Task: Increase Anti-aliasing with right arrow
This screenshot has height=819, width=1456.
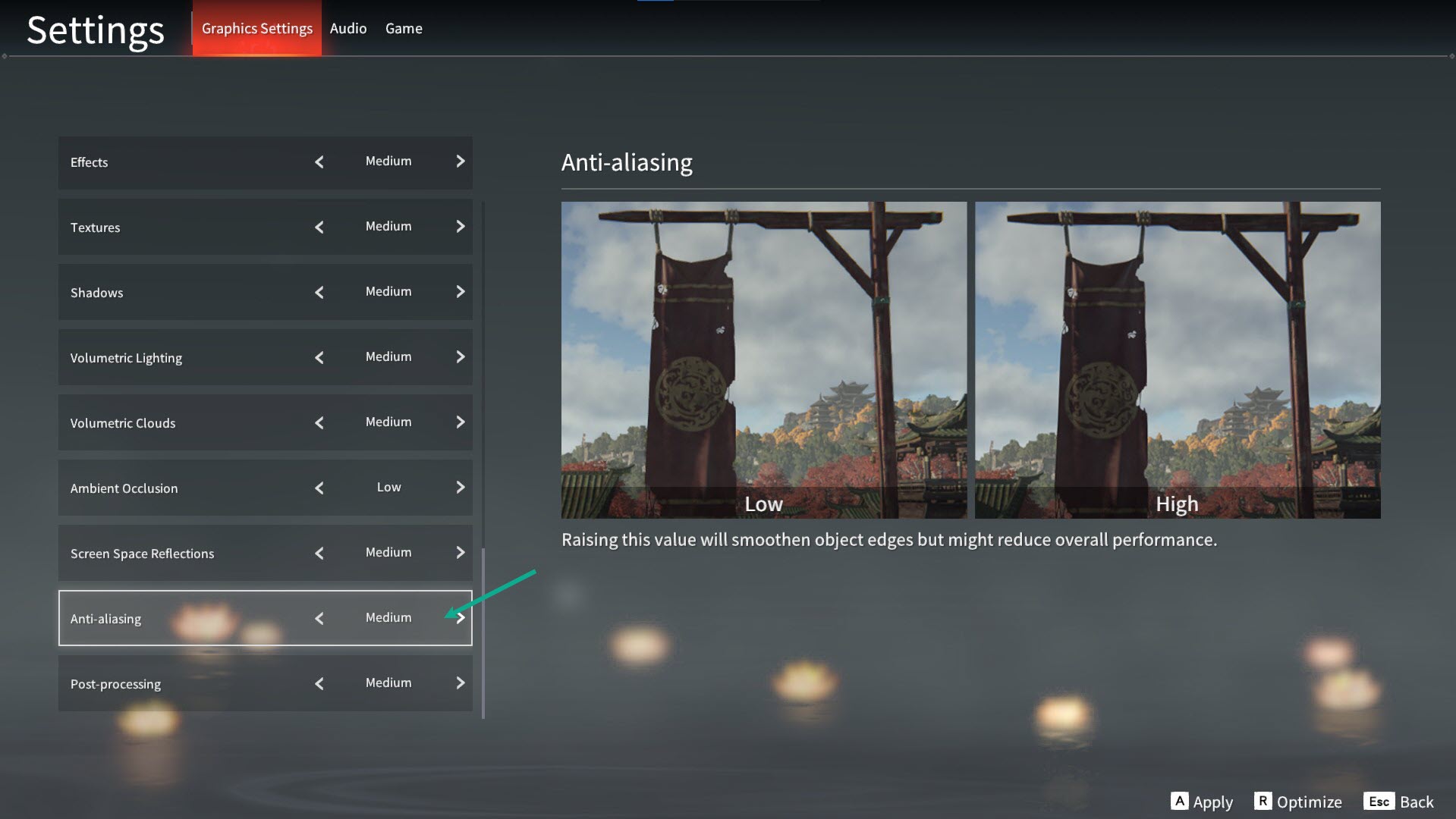Action: tap(461, 618)
